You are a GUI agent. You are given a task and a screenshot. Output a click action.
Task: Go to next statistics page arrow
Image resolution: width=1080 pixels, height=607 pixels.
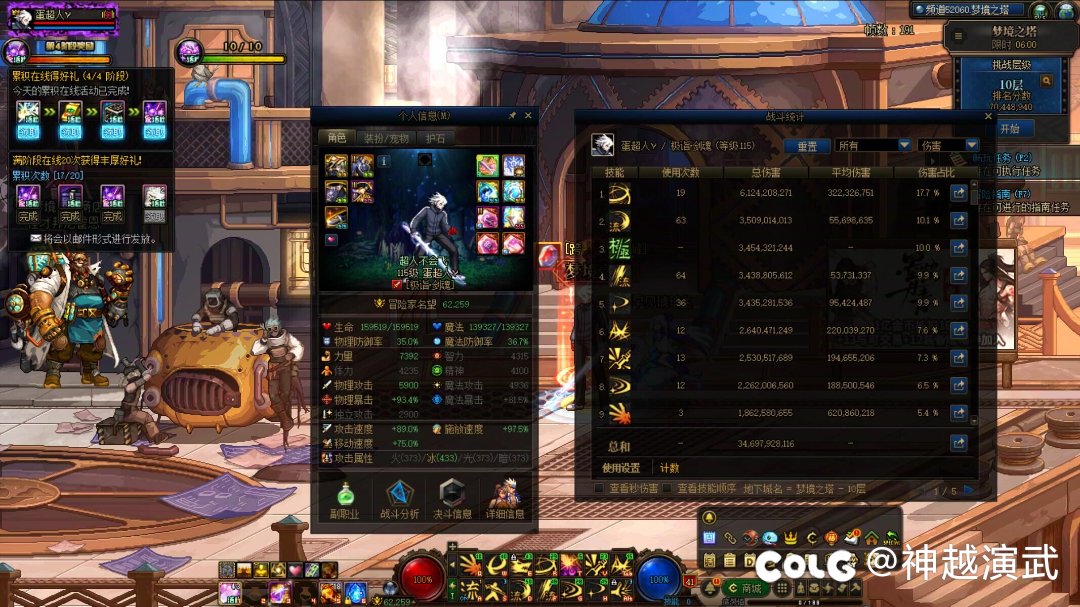point(967,490)
